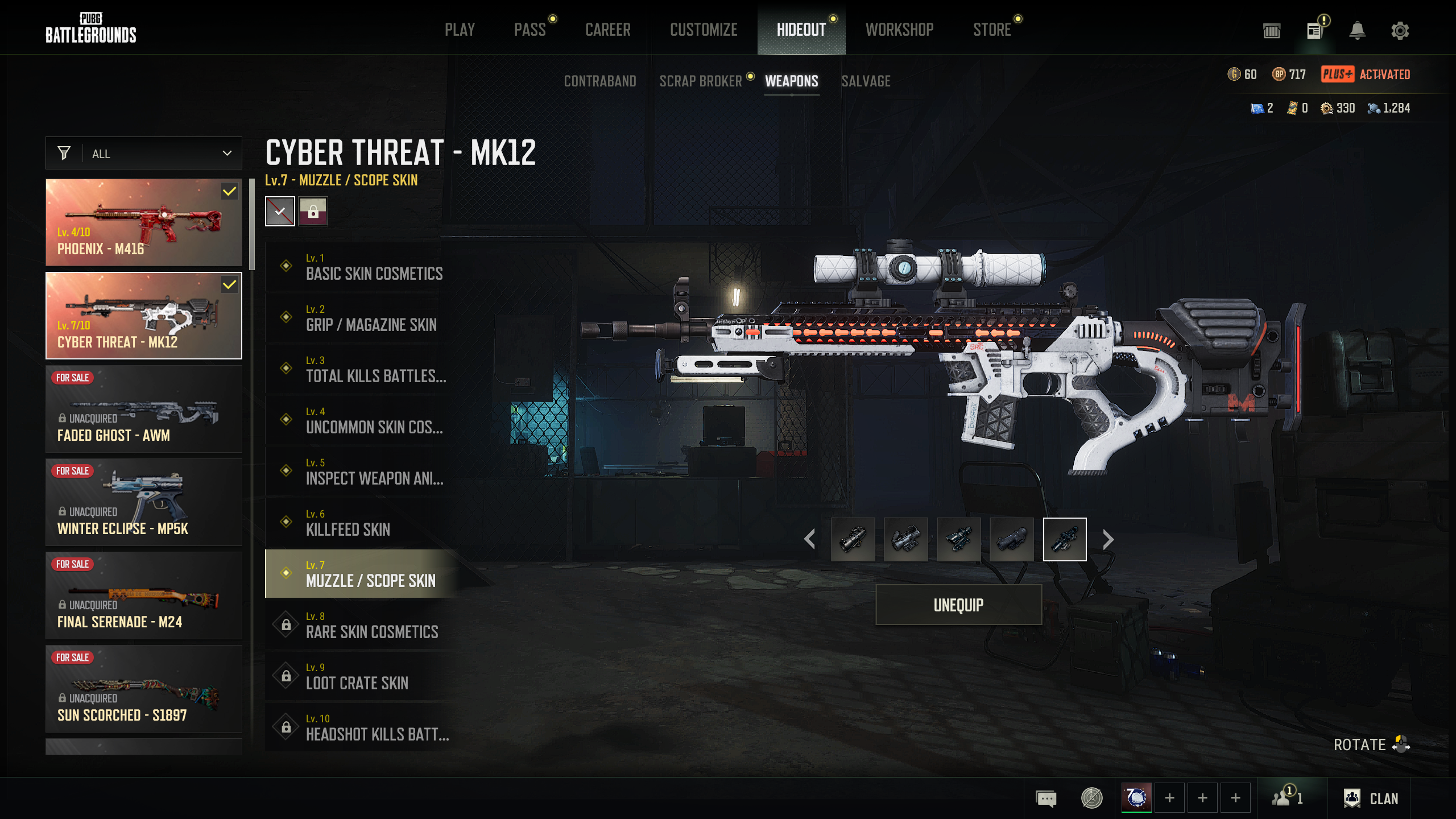1456x819 pixels.
Task: Open the Clan panel
Action: pos(1371,799)
